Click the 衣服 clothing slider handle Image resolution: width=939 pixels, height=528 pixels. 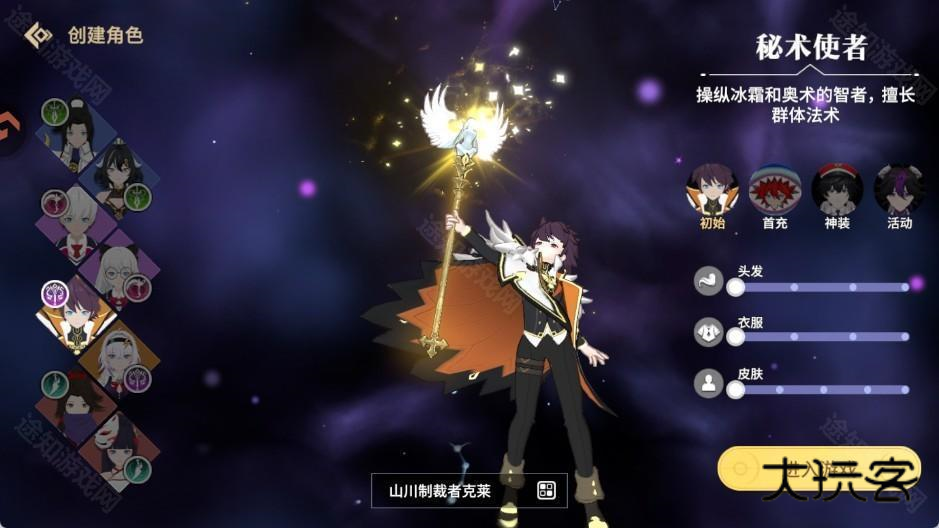[x=736, y=337]
